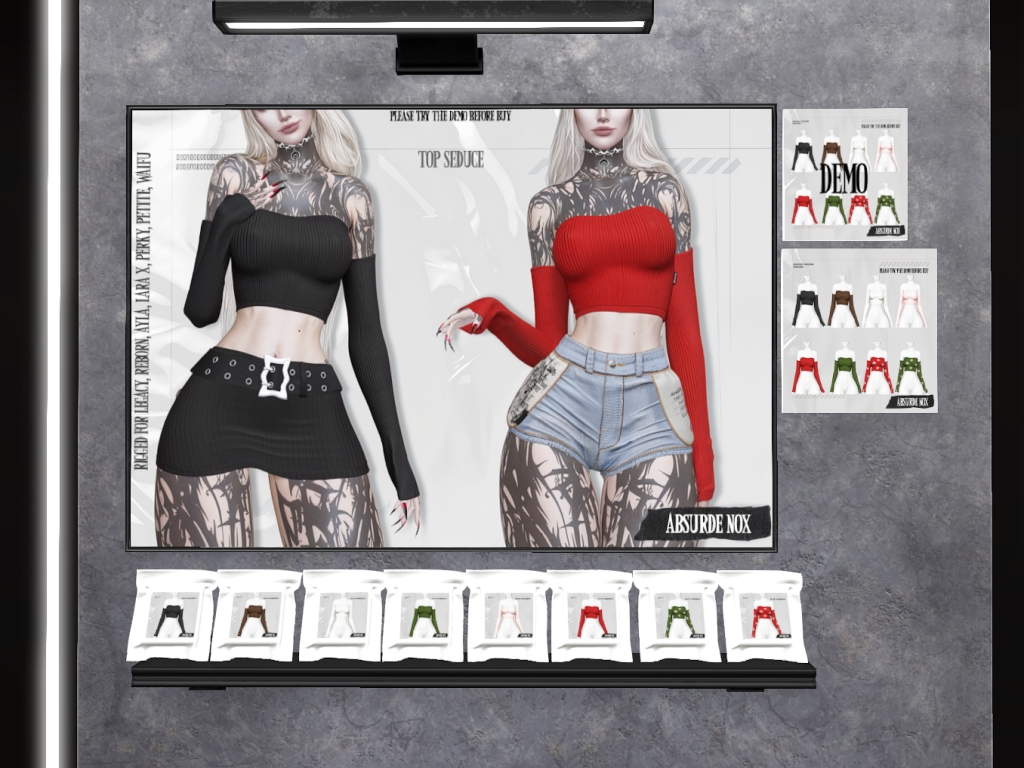This screenshot has height=768, width=1024.
Task: Pick the red snowflake-print top package
Action: tap(762, 617)
